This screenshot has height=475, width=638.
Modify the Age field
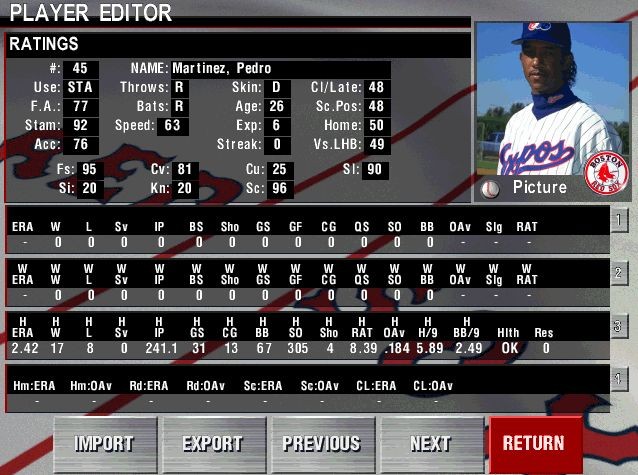(x=276, y=107)
